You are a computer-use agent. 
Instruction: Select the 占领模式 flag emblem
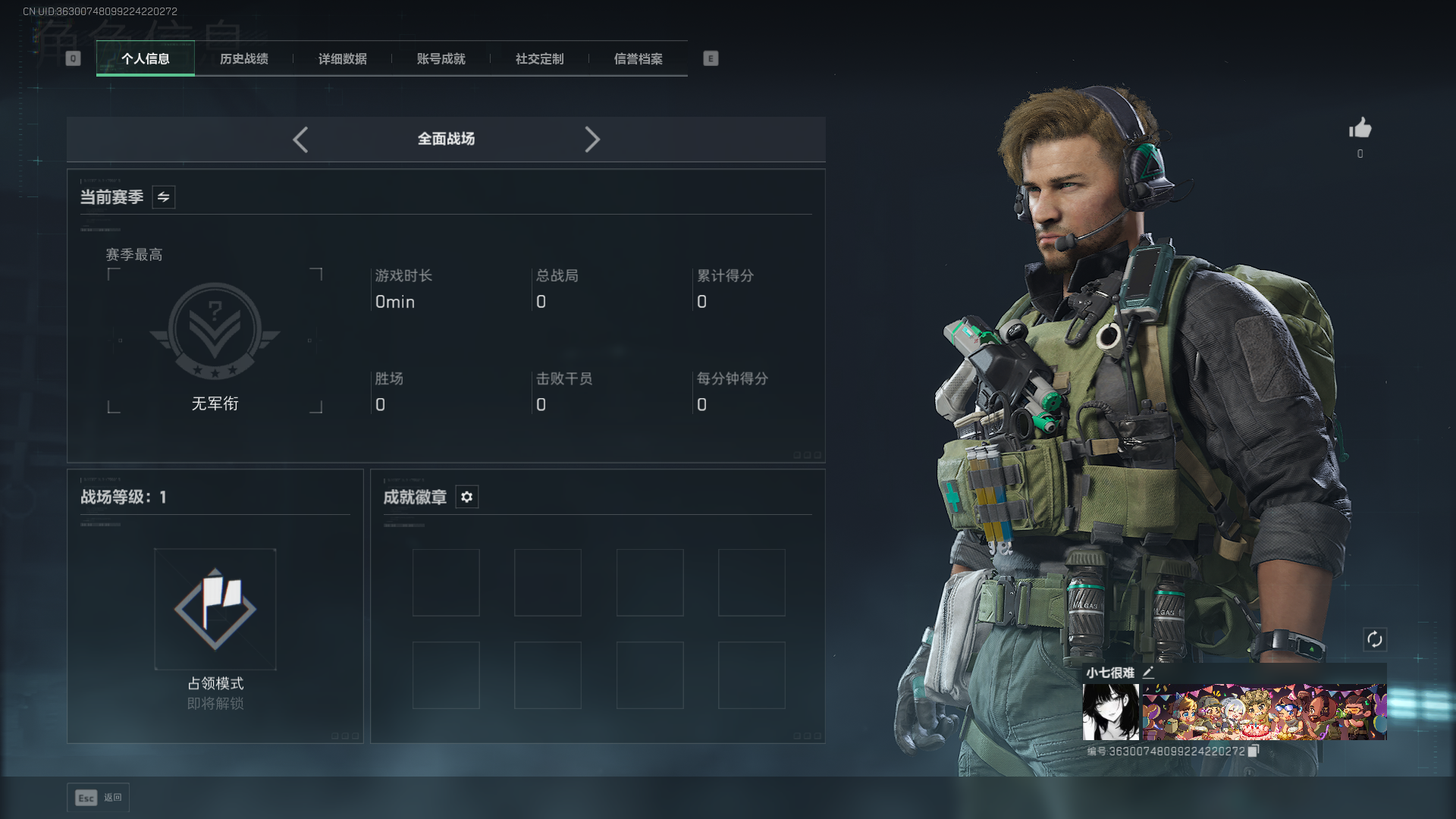click(x=215, y=609)
